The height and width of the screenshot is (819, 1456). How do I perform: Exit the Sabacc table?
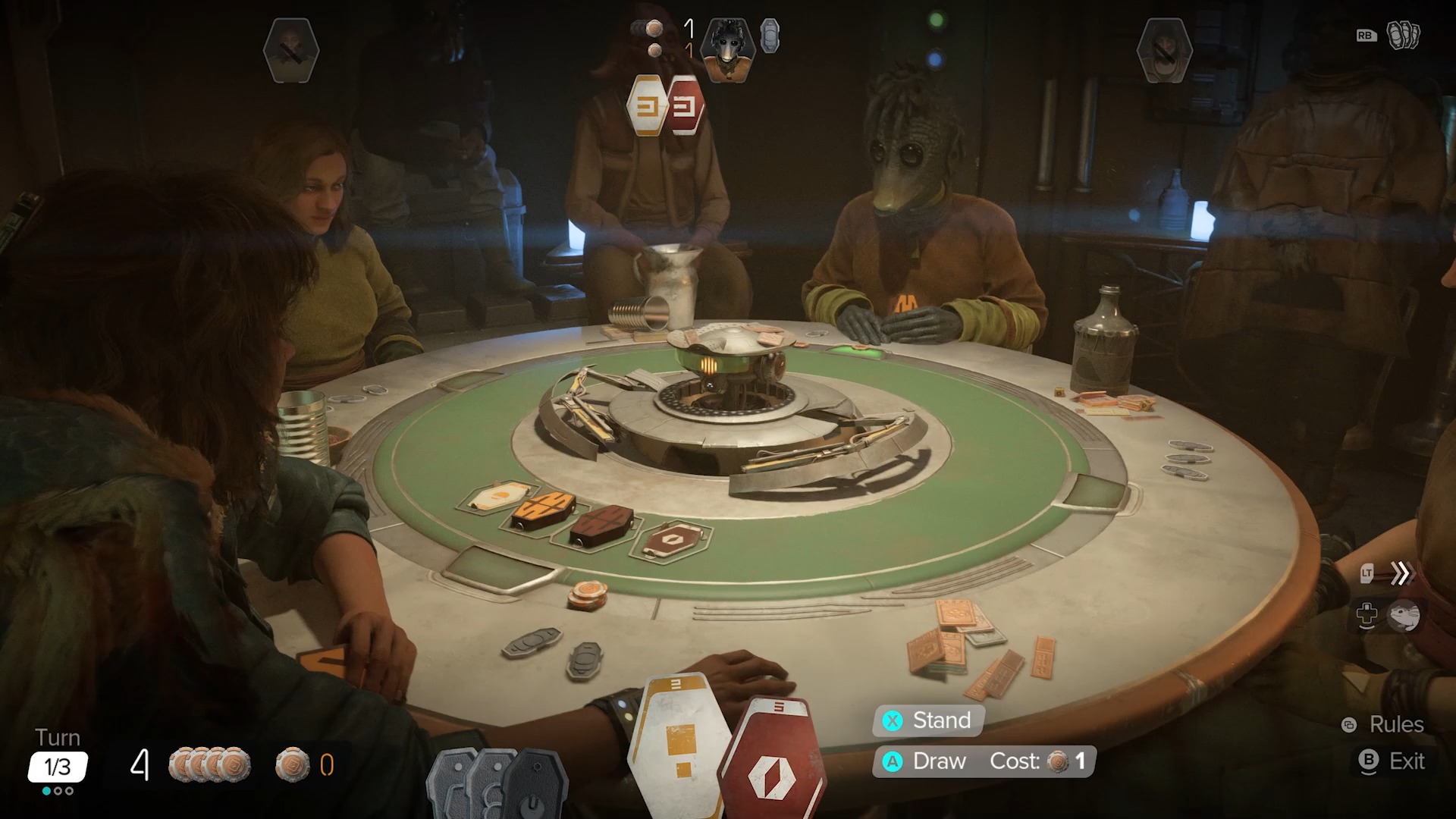(1393, 761)
